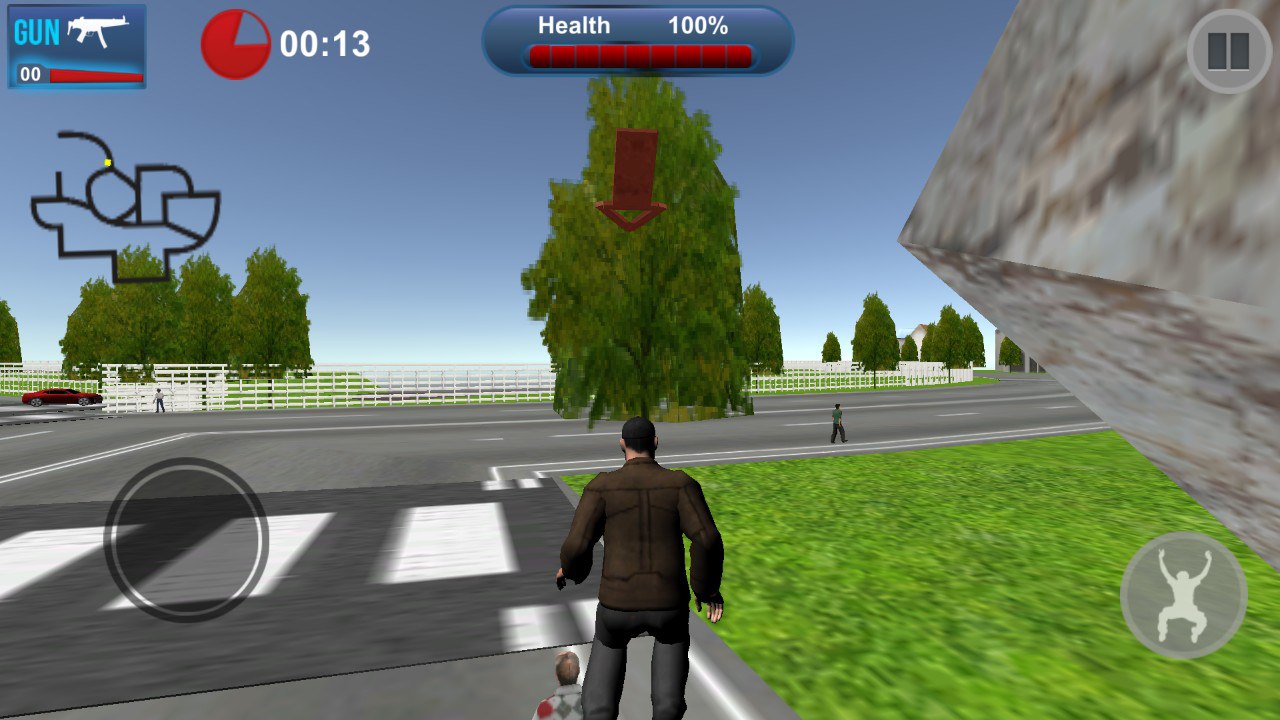Tap the virtual movement joystick
Screen dimensions: 1280x720
coord(185,539)
